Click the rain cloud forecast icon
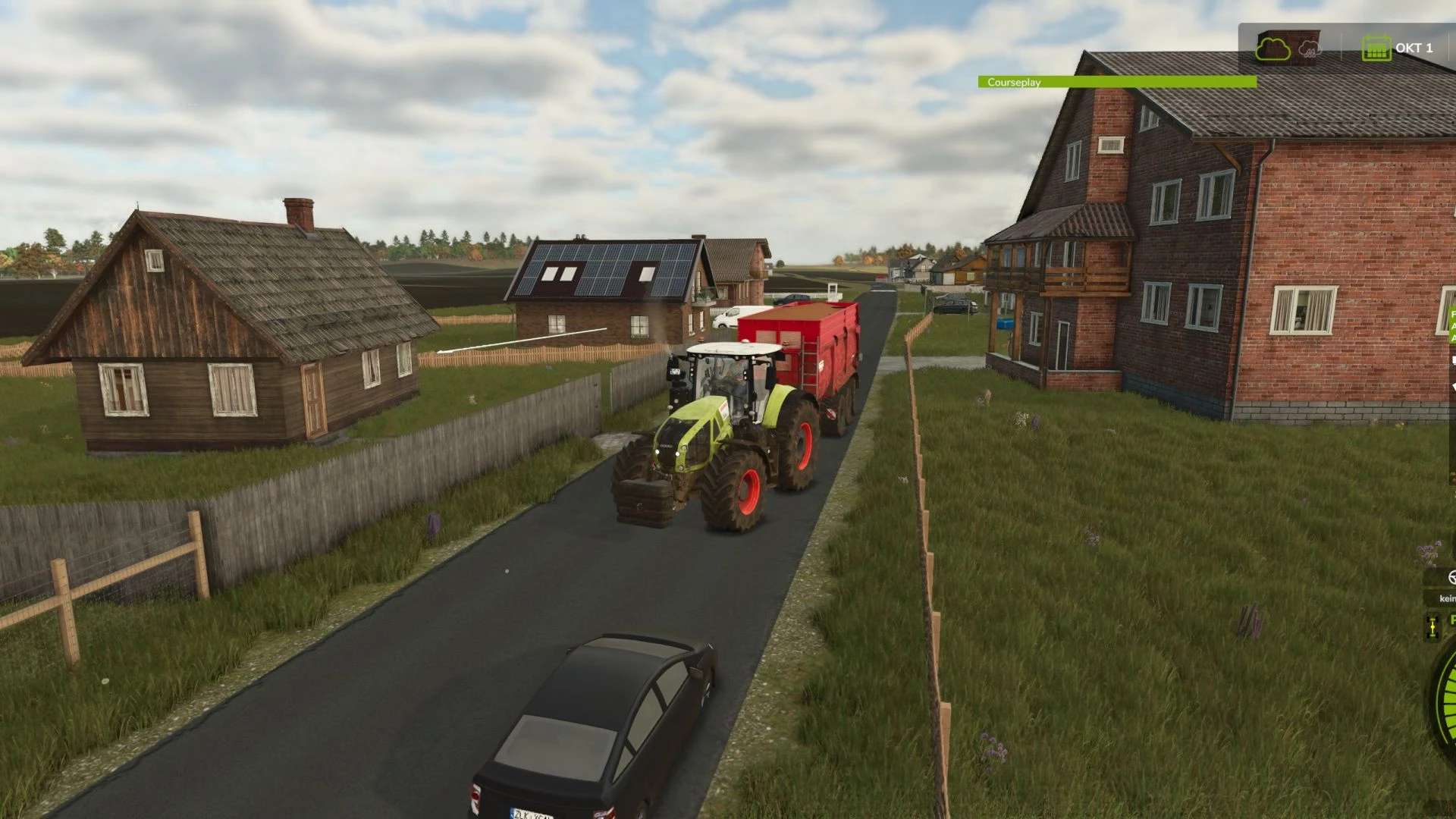The image size is (1456, 819). pos(1310,49)
